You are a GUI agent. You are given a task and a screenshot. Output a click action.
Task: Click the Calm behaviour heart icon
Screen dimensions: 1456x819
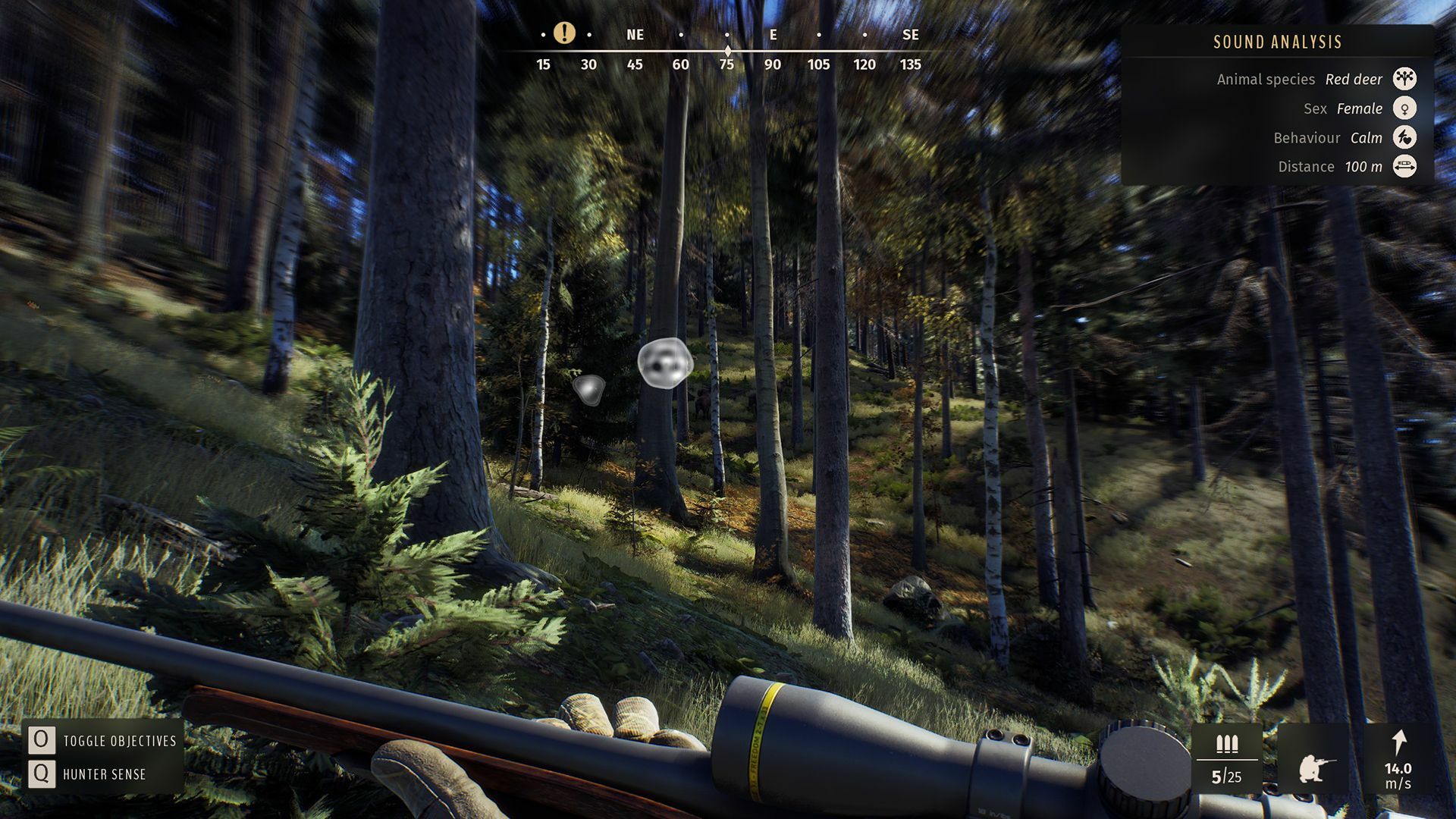(x=1407, y=137)
